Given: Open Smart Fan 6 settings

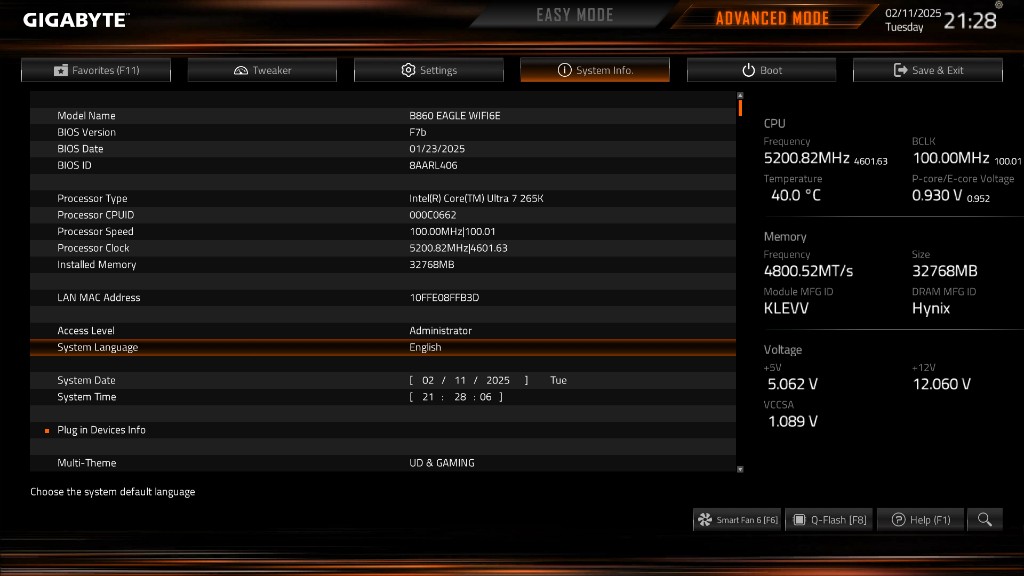Looking at the screenshot, I should click(x=738, y=520).
